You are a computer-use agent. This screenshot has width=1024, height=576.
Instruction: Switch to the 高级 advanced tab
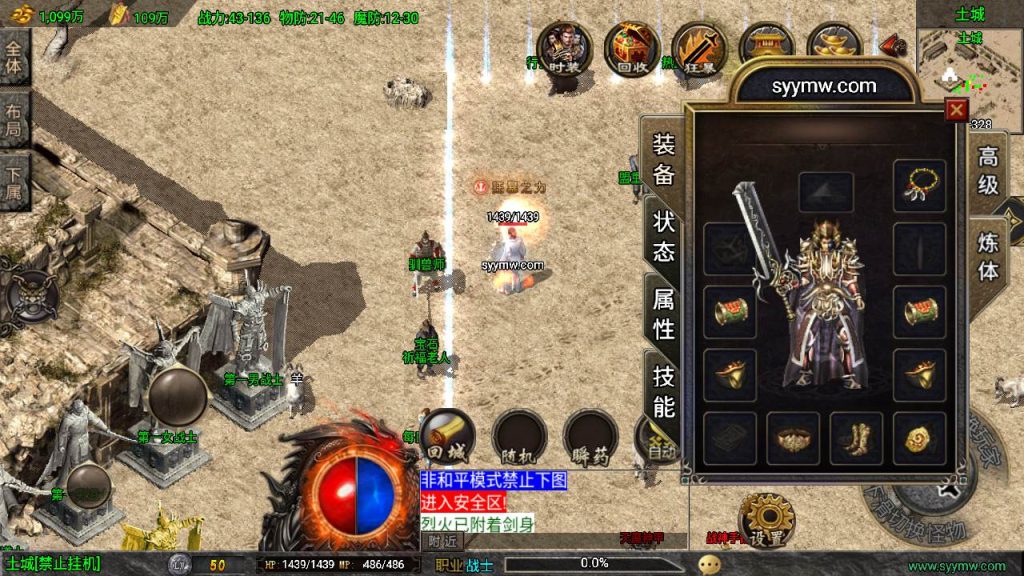click(x=988, y=171)
